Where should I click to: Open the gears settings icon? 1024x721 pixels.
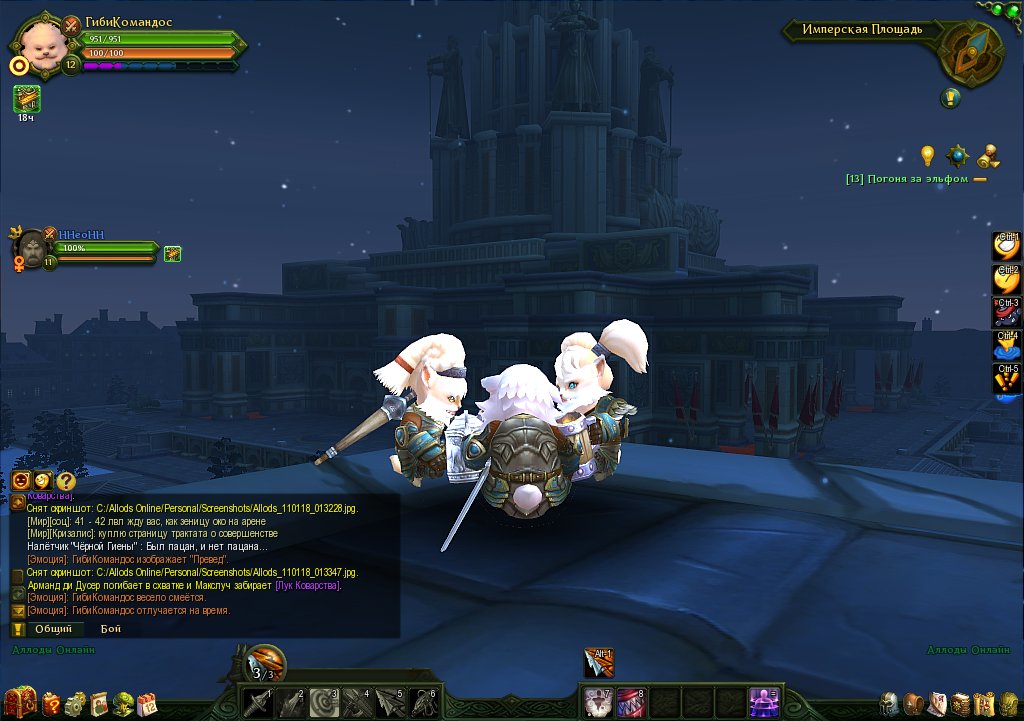[x=75, y=702]
